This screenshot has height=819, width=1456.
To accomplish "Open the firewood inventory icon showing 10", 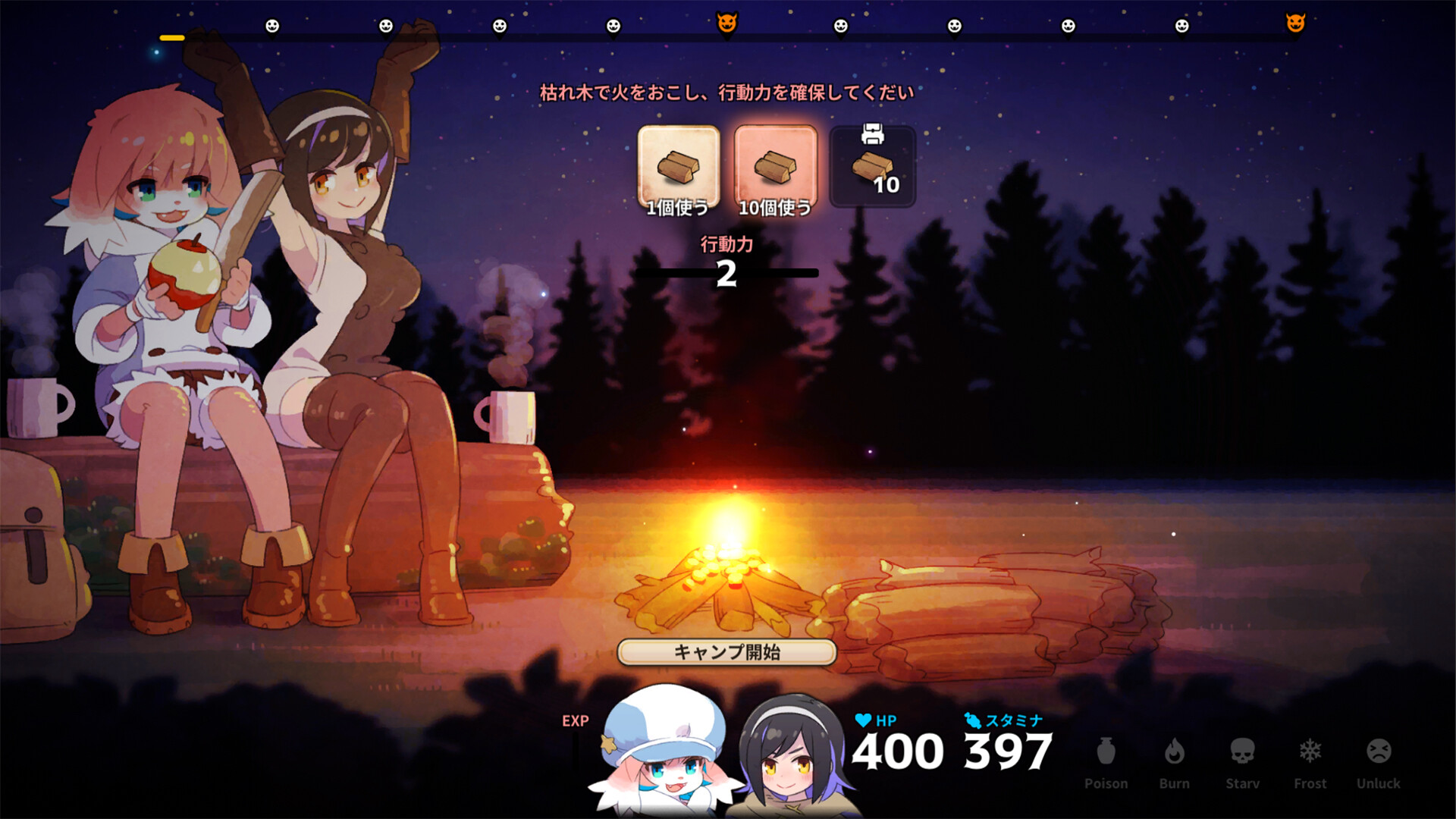I will (x=873, y=165).
